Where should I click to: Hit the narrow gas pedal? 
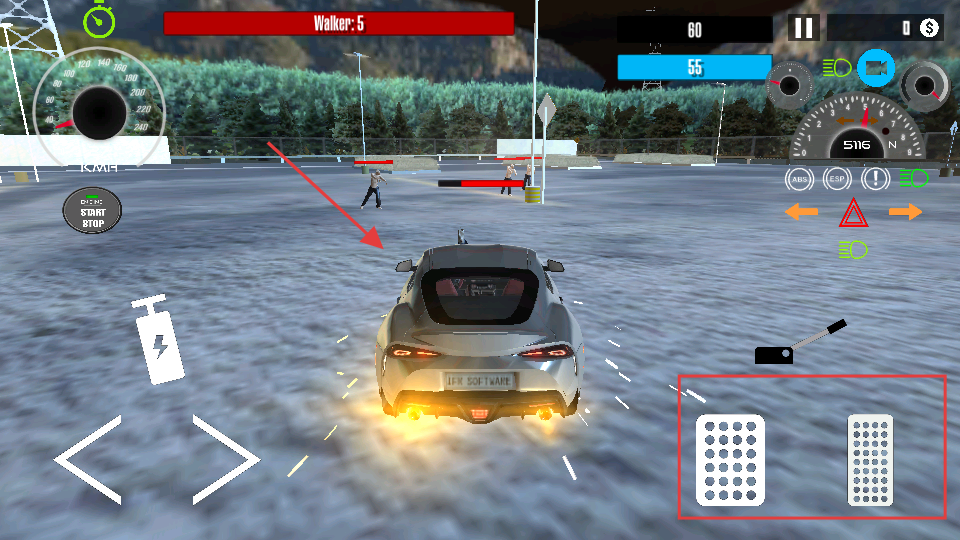pyautogui.click(x=870, y=460)
